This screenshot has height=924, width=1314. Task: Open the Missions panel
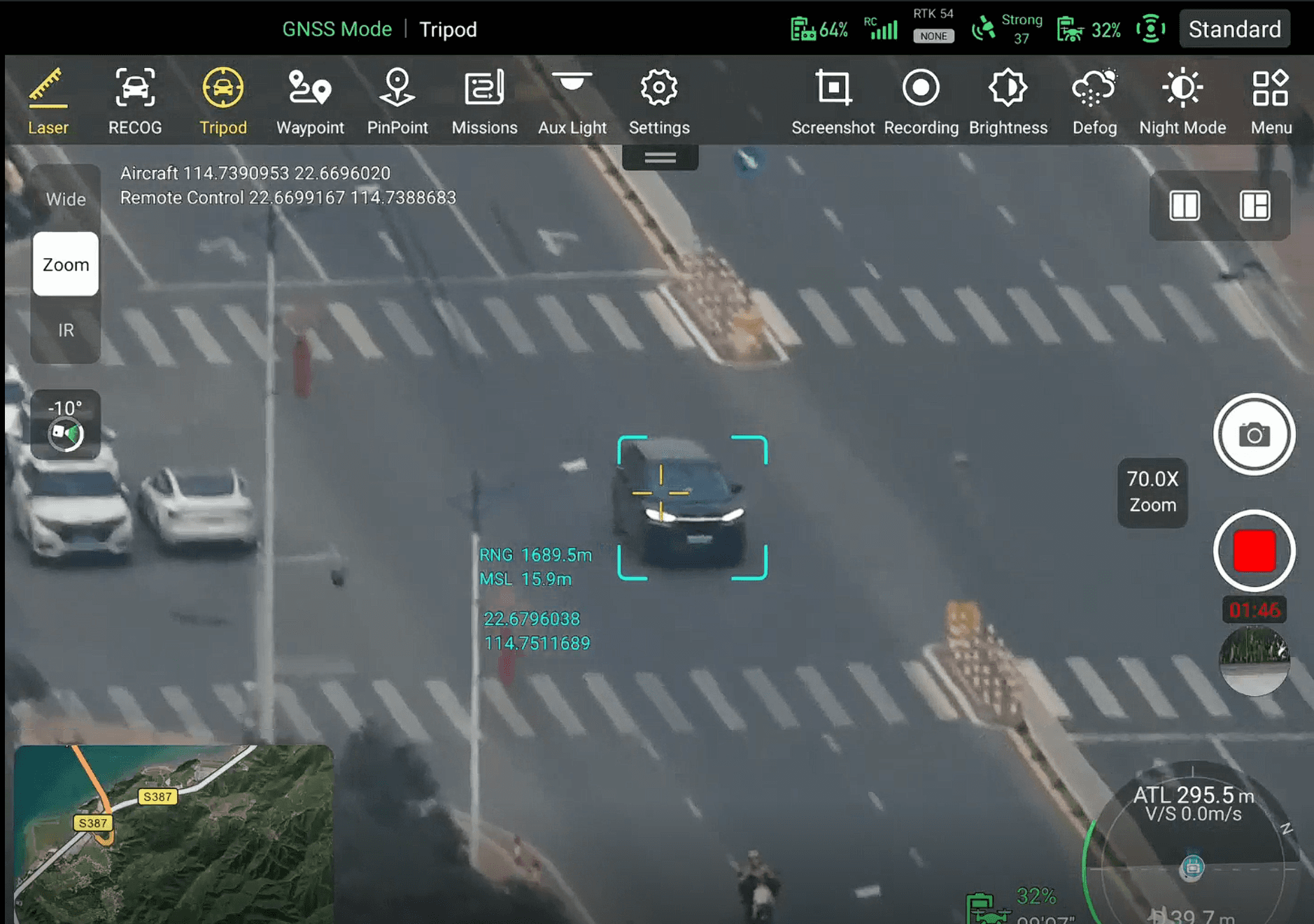pos(484,100)
